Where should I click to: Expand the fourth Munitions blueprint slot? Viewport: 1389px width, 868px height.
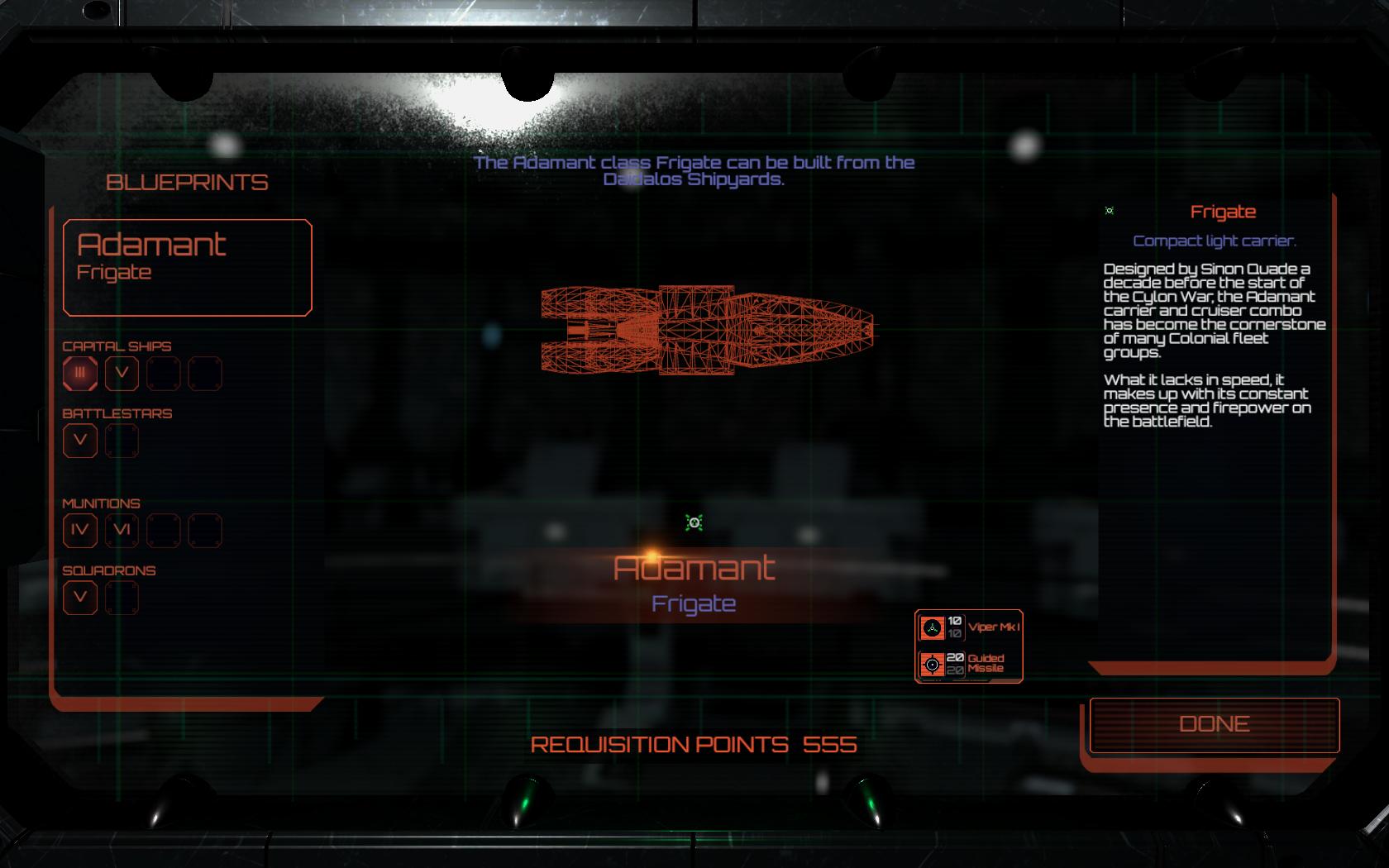[205, 530]
